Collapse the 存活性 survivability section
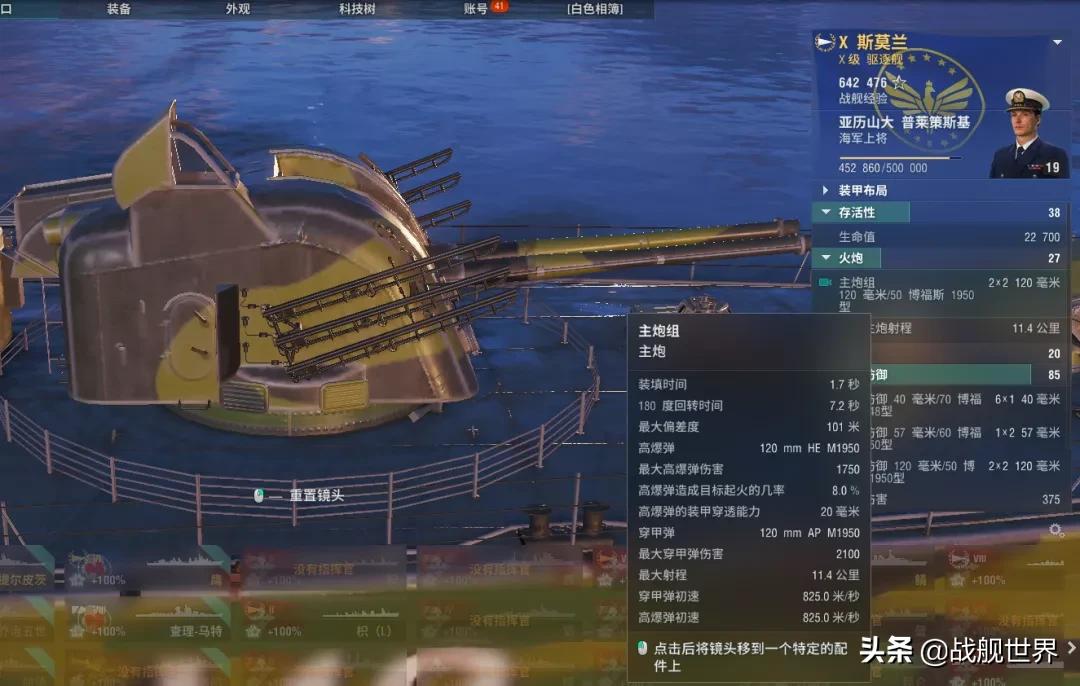The height and width of the screenshot is (686, 1080). coord(826,212)
